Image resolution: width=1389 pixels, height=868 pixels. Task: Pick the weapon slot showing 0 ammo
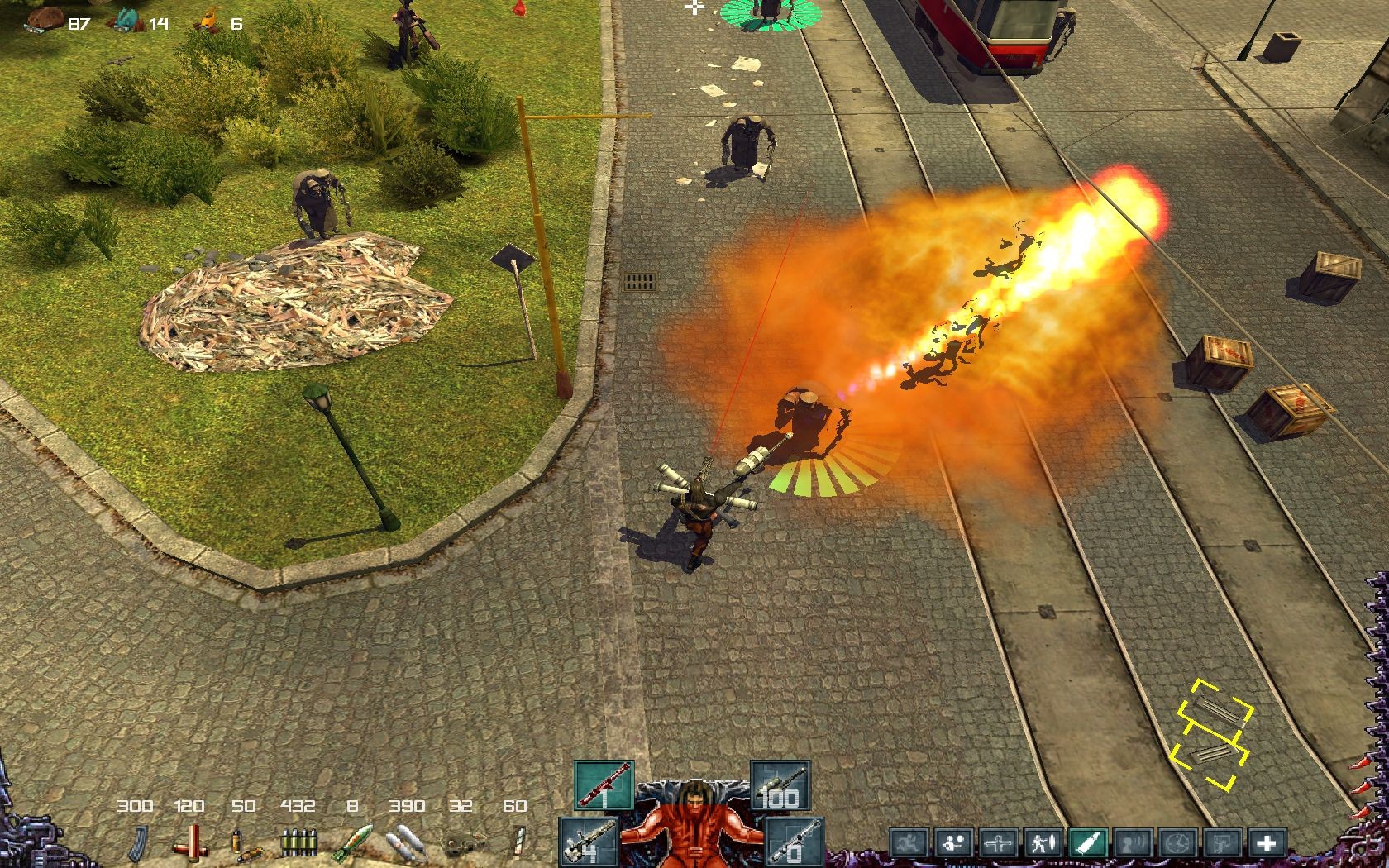tap(795, 842)
